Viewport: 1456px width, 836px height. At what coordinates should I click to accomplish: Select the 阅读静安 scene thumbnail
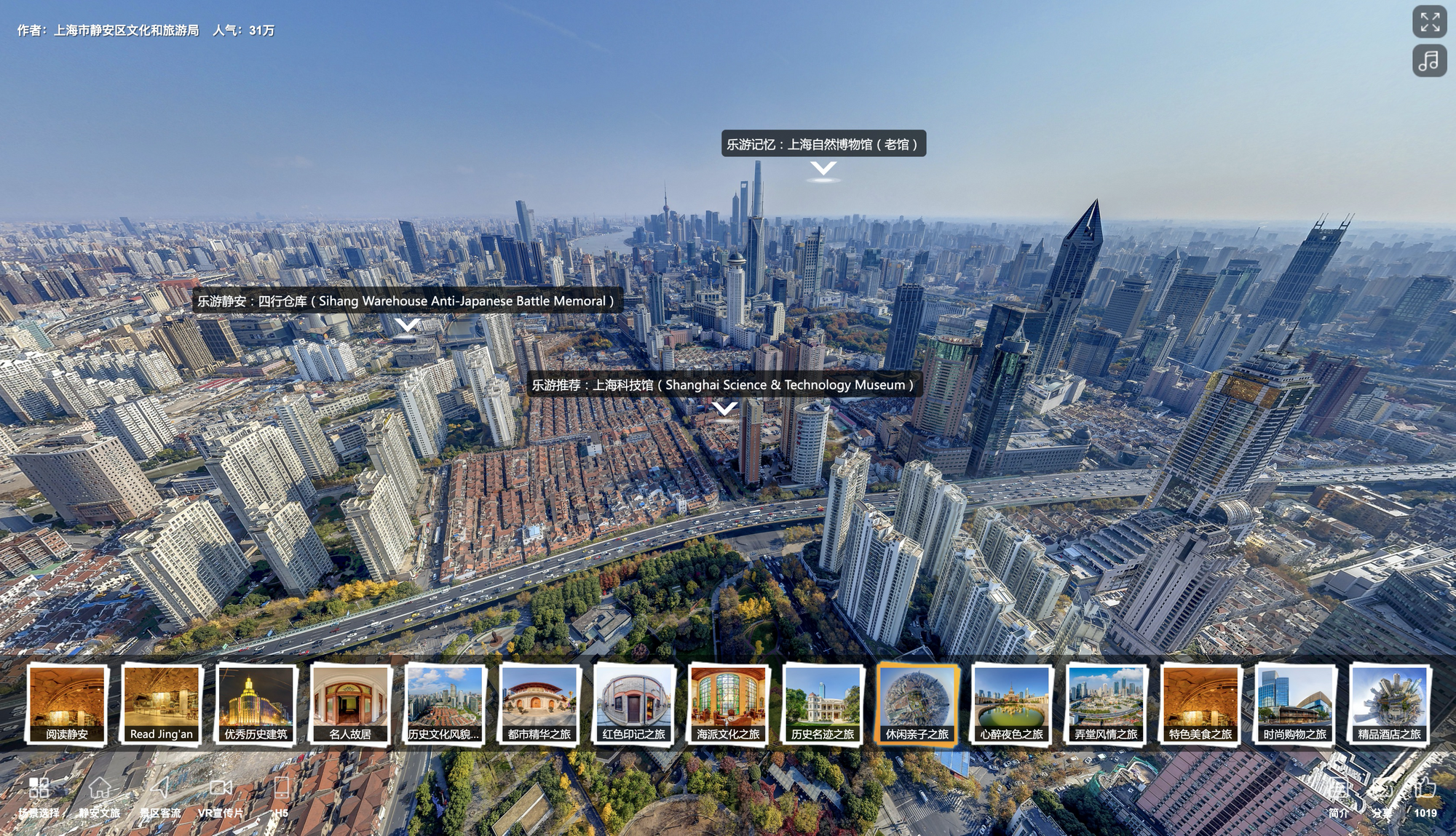(x=67, y=704)
